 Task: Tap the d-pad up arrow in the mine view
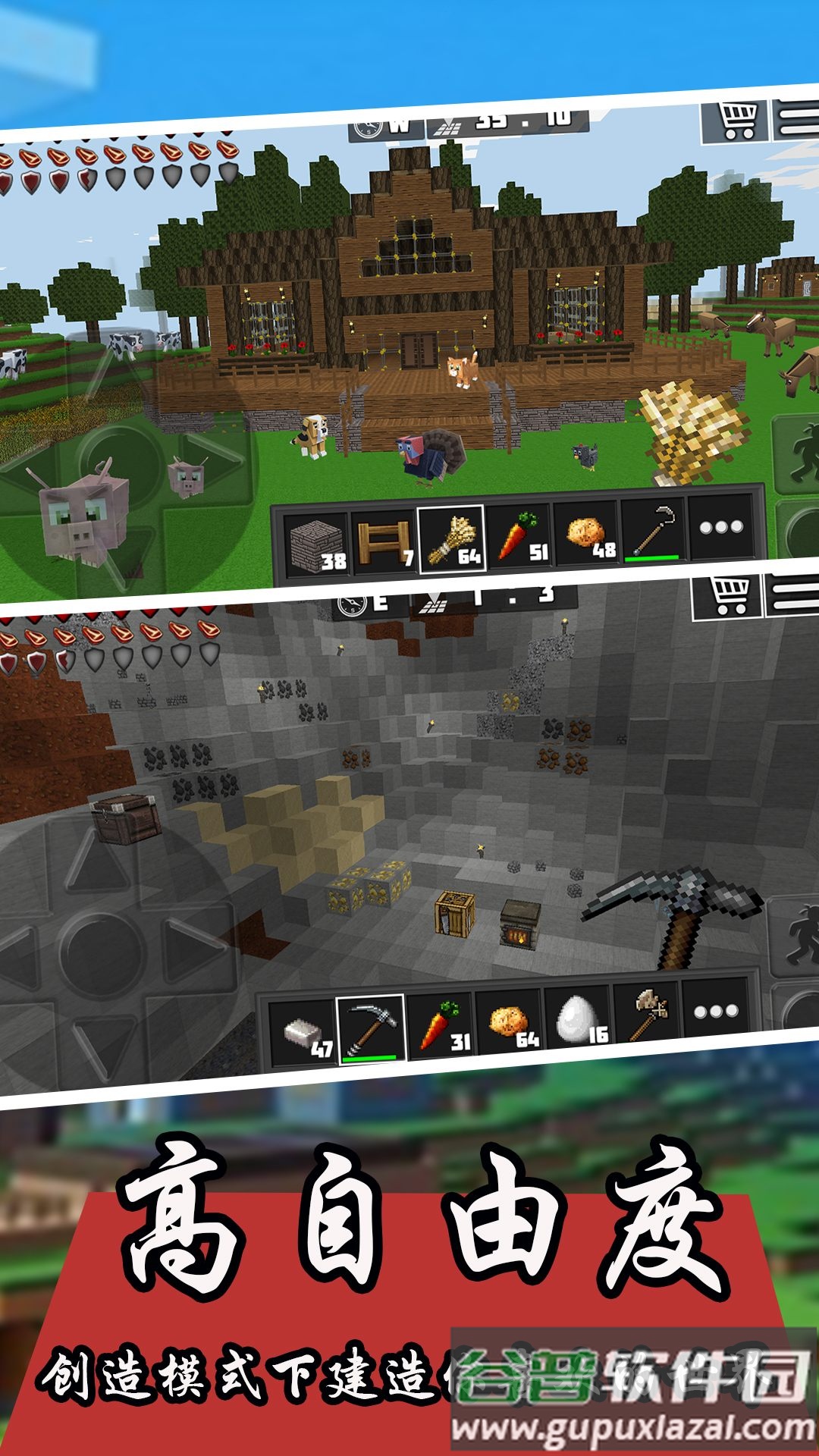click(x=96, y=867)
